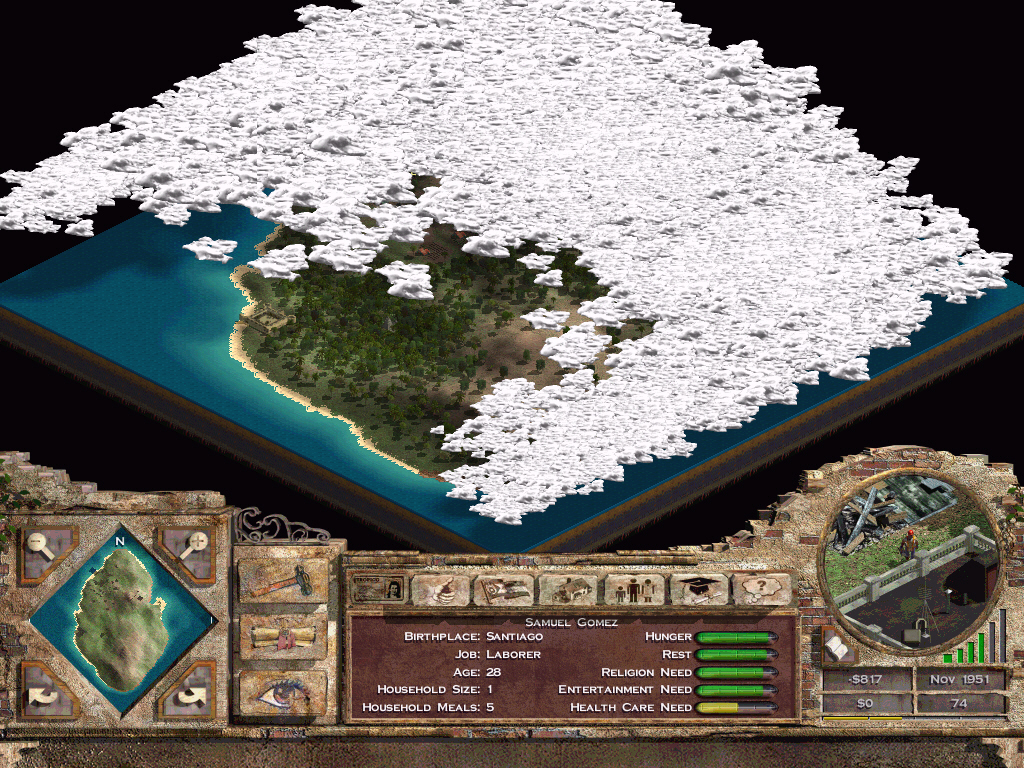Click the circular citizen close-up view
The image size is (1024, 768).
point(909,555)
